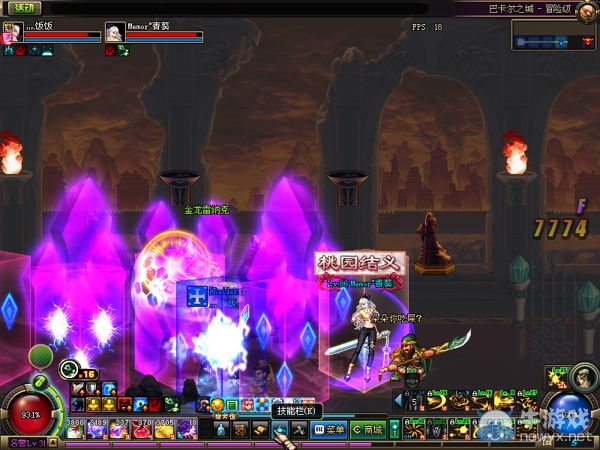Click the fatigue token icon showing x16

coord(70,369)
